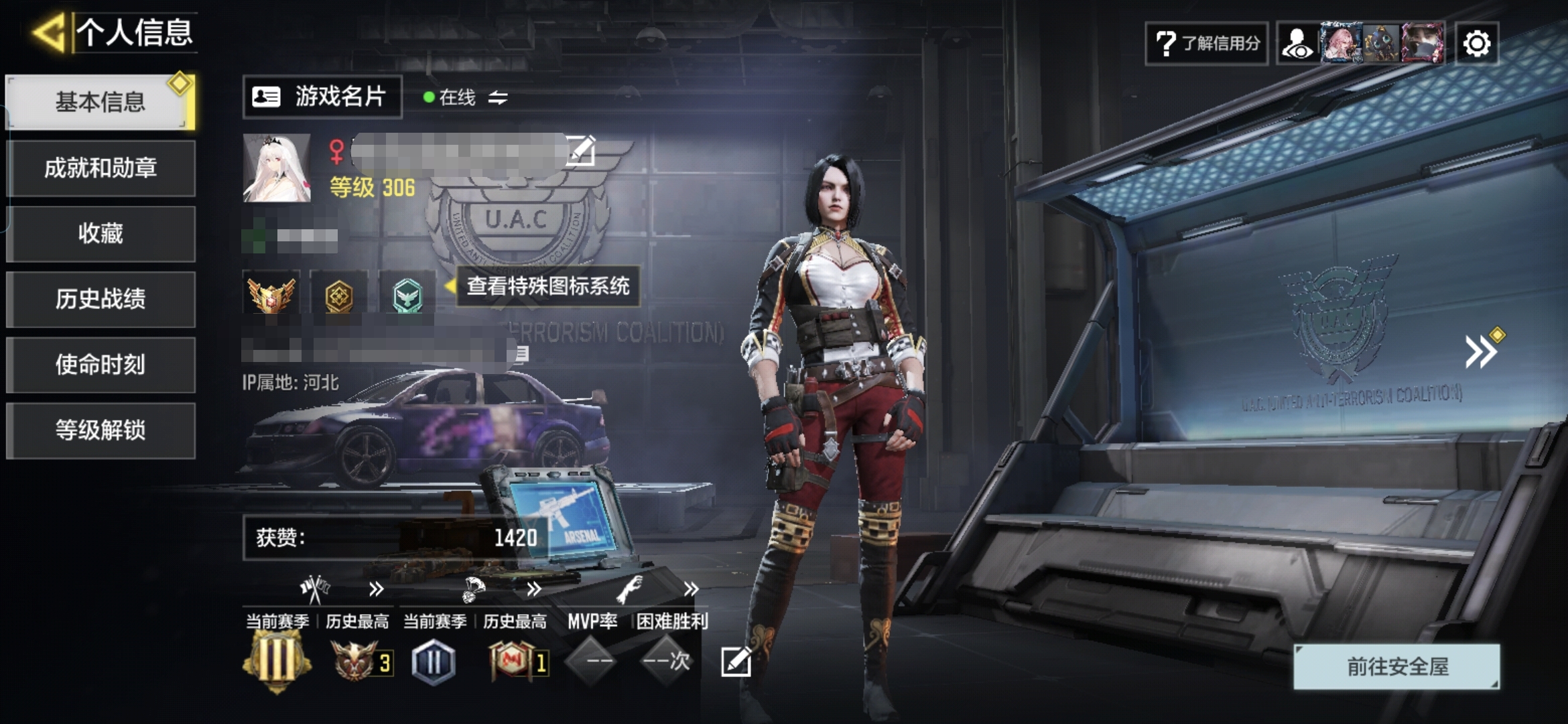Image resolution: width=1568 pixels, height=724 pixels.
Task: Select the 收藏 tab
Action: point(101,233)
